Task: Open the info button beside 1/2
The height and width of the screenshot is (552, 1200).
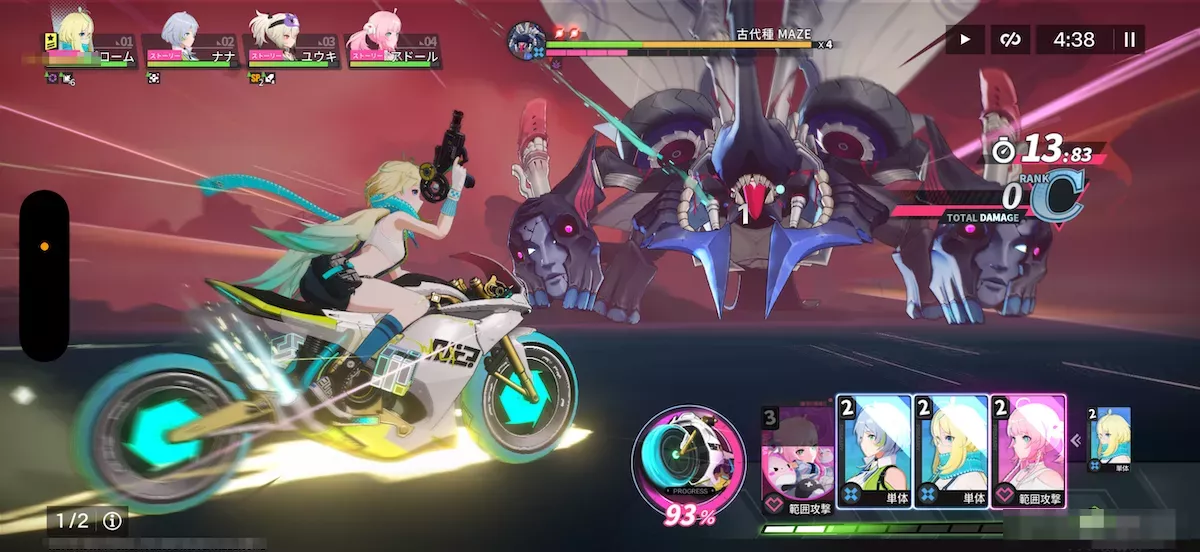Action: [x=112, y=521]
